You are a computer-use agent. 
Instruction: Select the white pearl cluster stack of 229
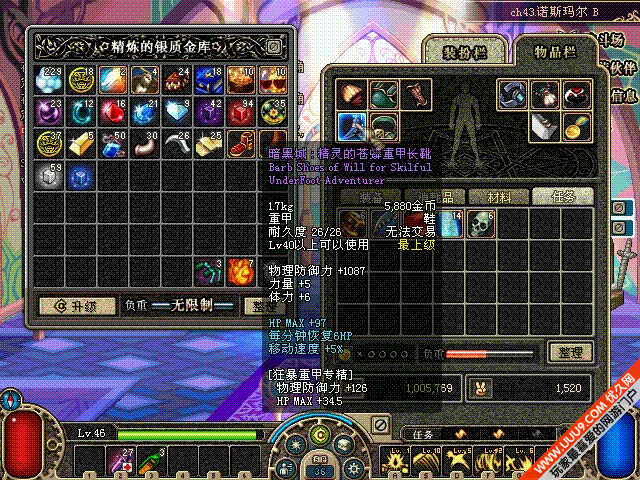coord(49,80)
